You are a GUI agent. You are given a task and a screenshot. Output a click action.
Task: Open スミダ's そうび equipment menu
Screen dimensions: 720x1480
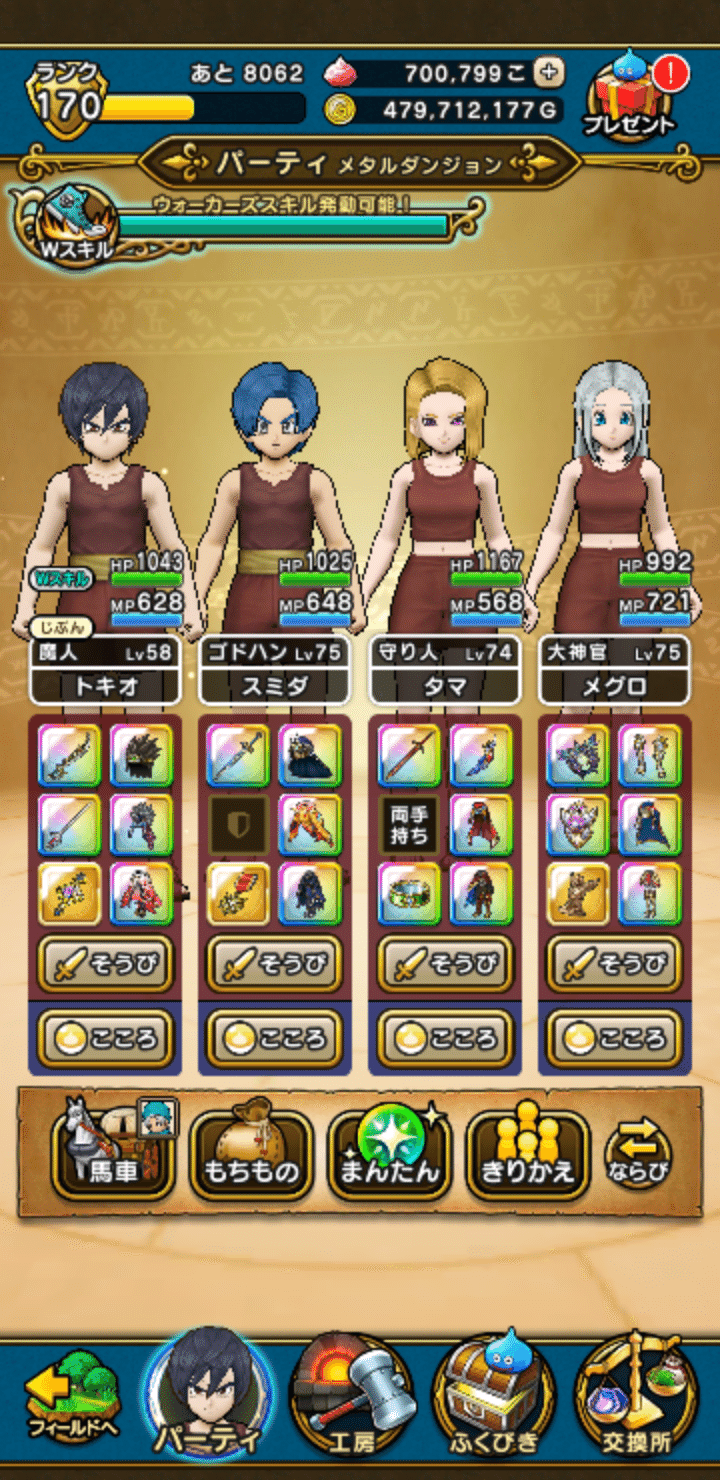[x=275, y=964]
